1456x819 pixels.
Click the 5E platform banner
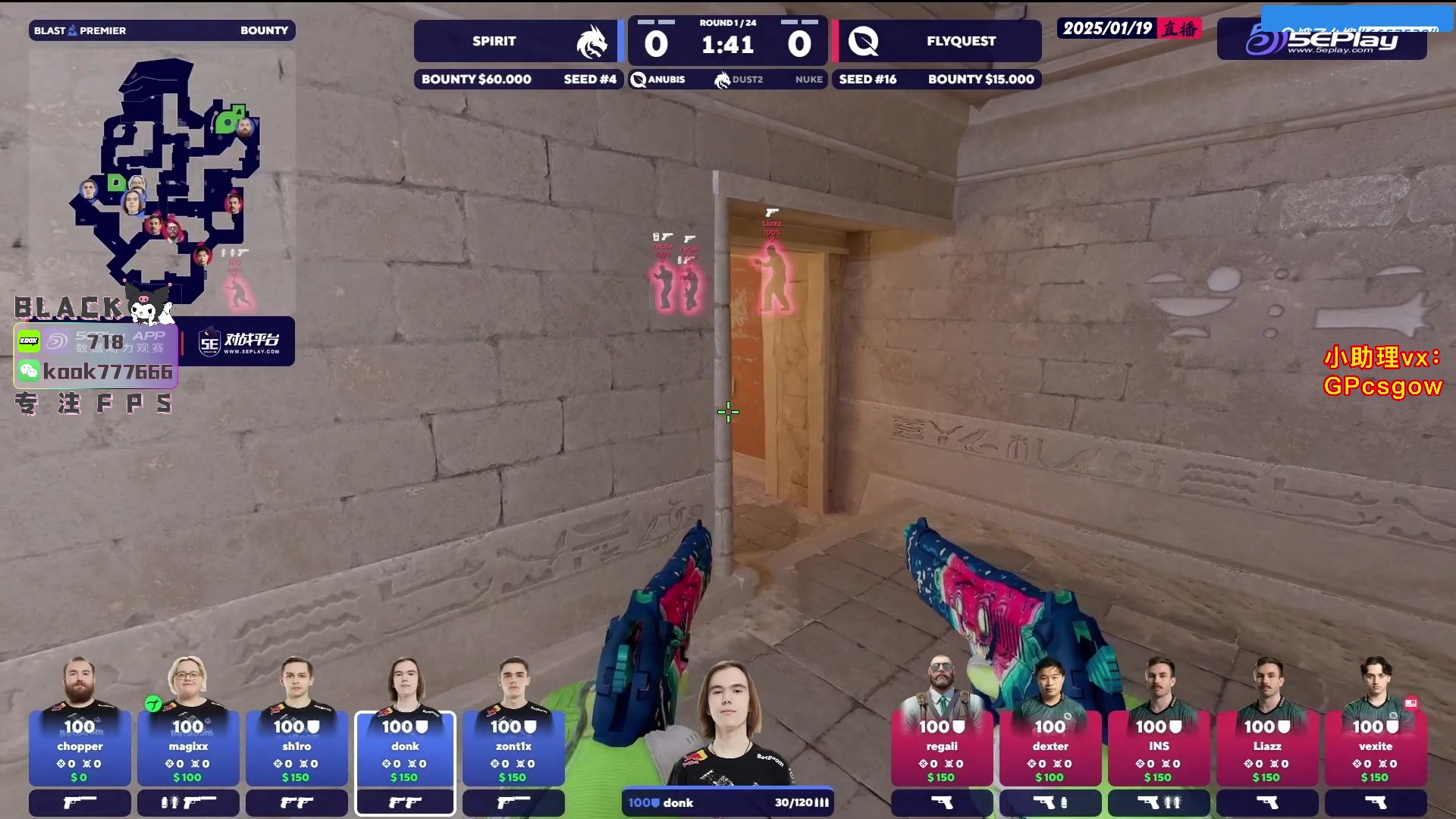pos(239,342)
